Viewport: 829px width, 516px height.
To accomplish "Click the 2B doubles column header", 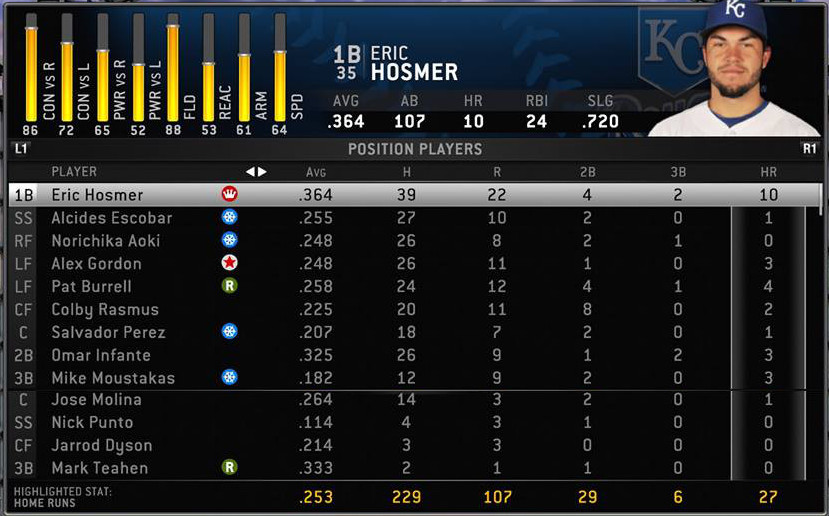I will pos(587,172).
